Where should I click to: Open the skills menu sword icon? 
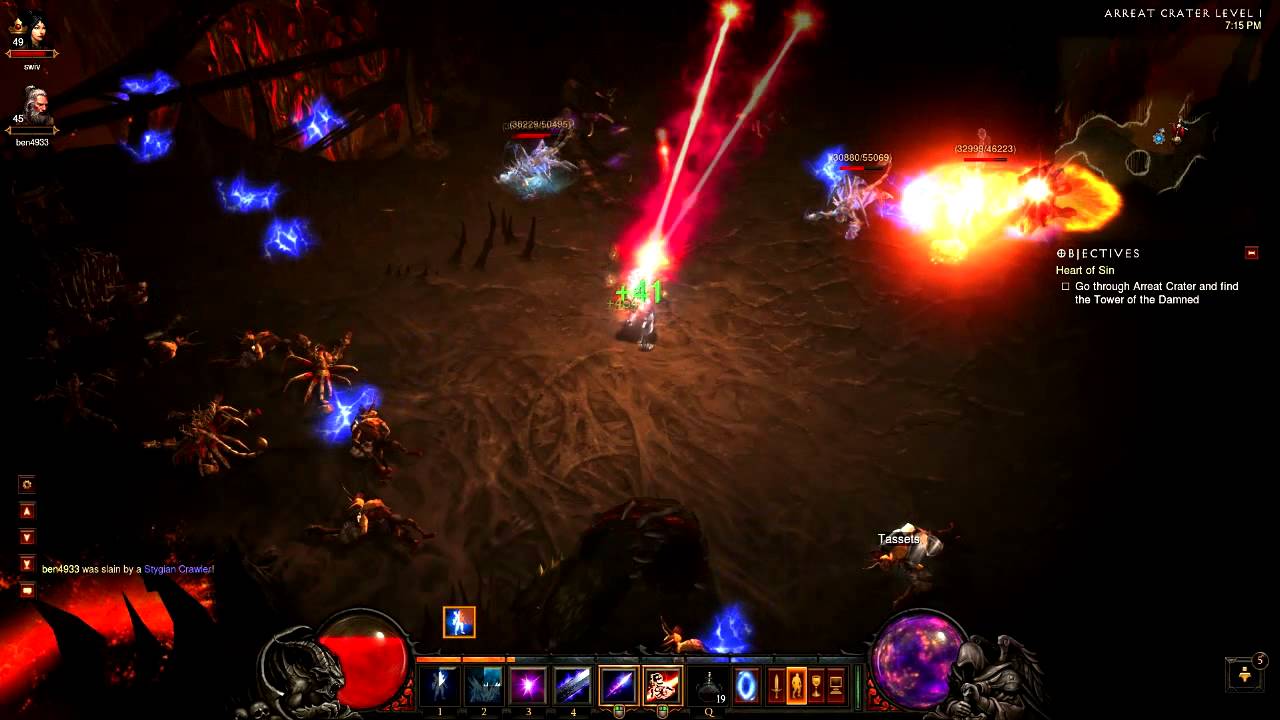pos(776,686)
